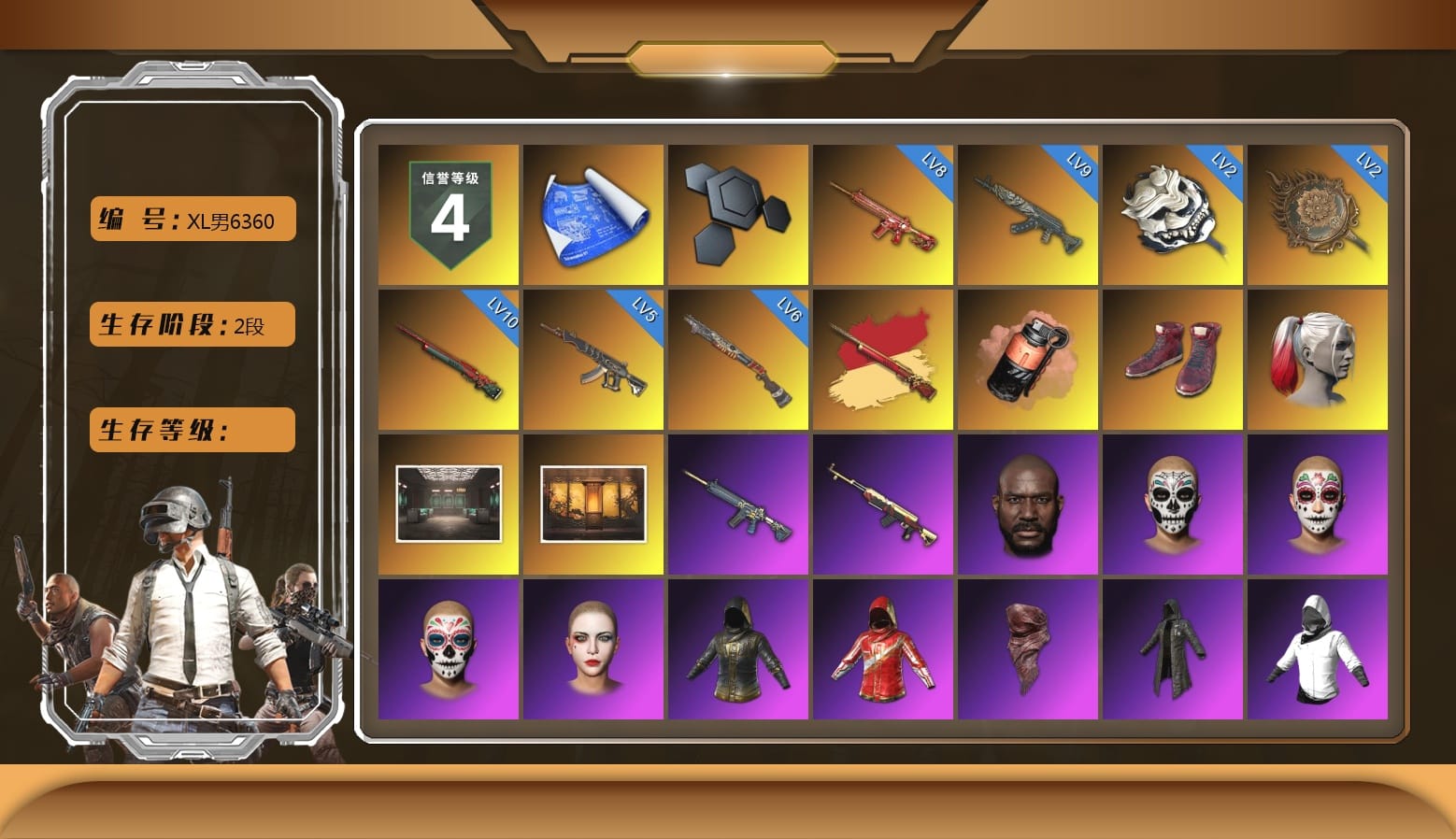Select the LV6 shotgun skin
The height and width of the screenshot is (839, 1456).
738,358
